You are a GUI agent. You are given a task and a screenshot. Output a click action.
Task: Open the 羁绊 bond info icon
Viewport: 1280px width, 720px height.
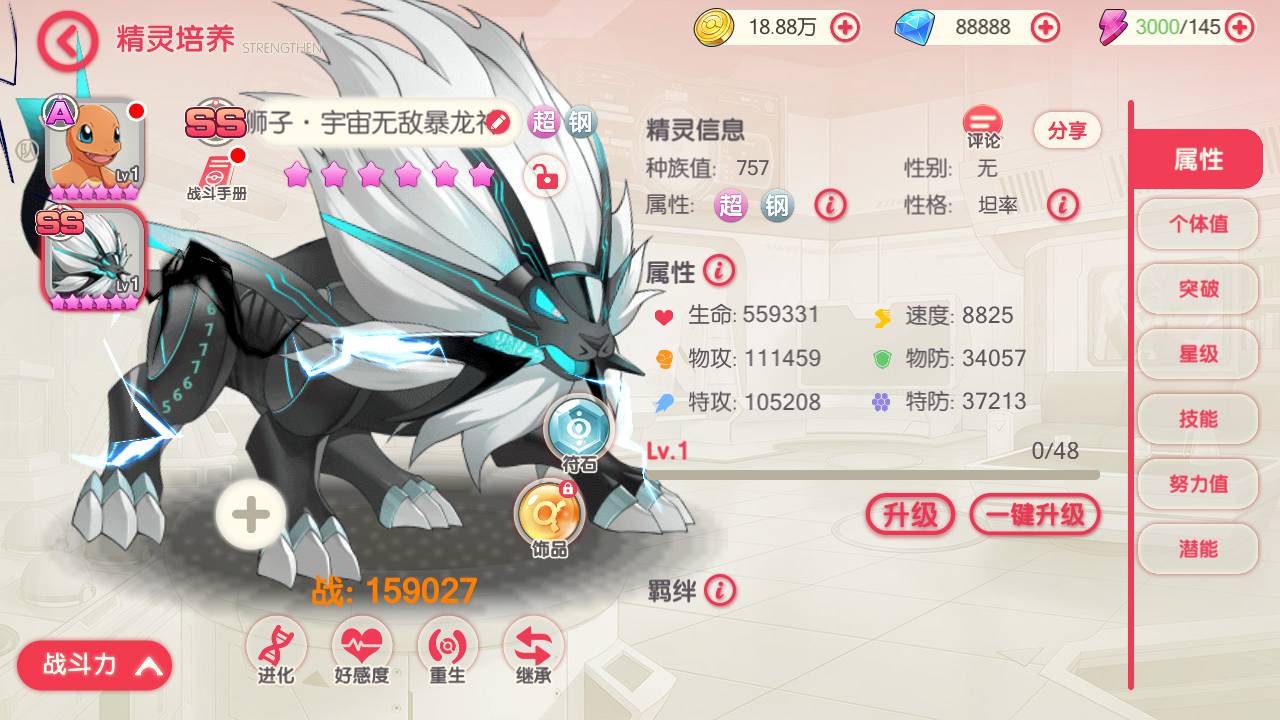[x=720, y=591]
